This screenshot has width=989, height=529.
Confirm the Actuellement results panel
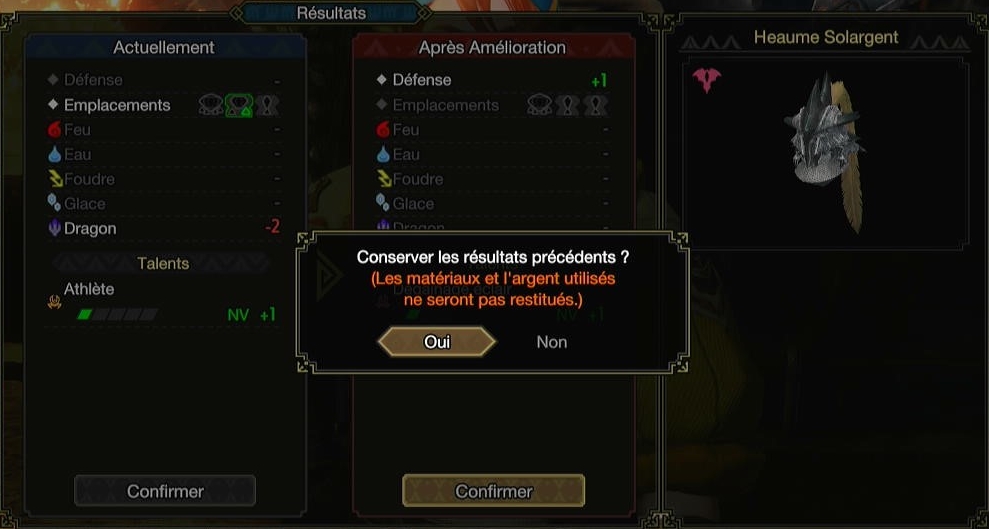[165, 491]
